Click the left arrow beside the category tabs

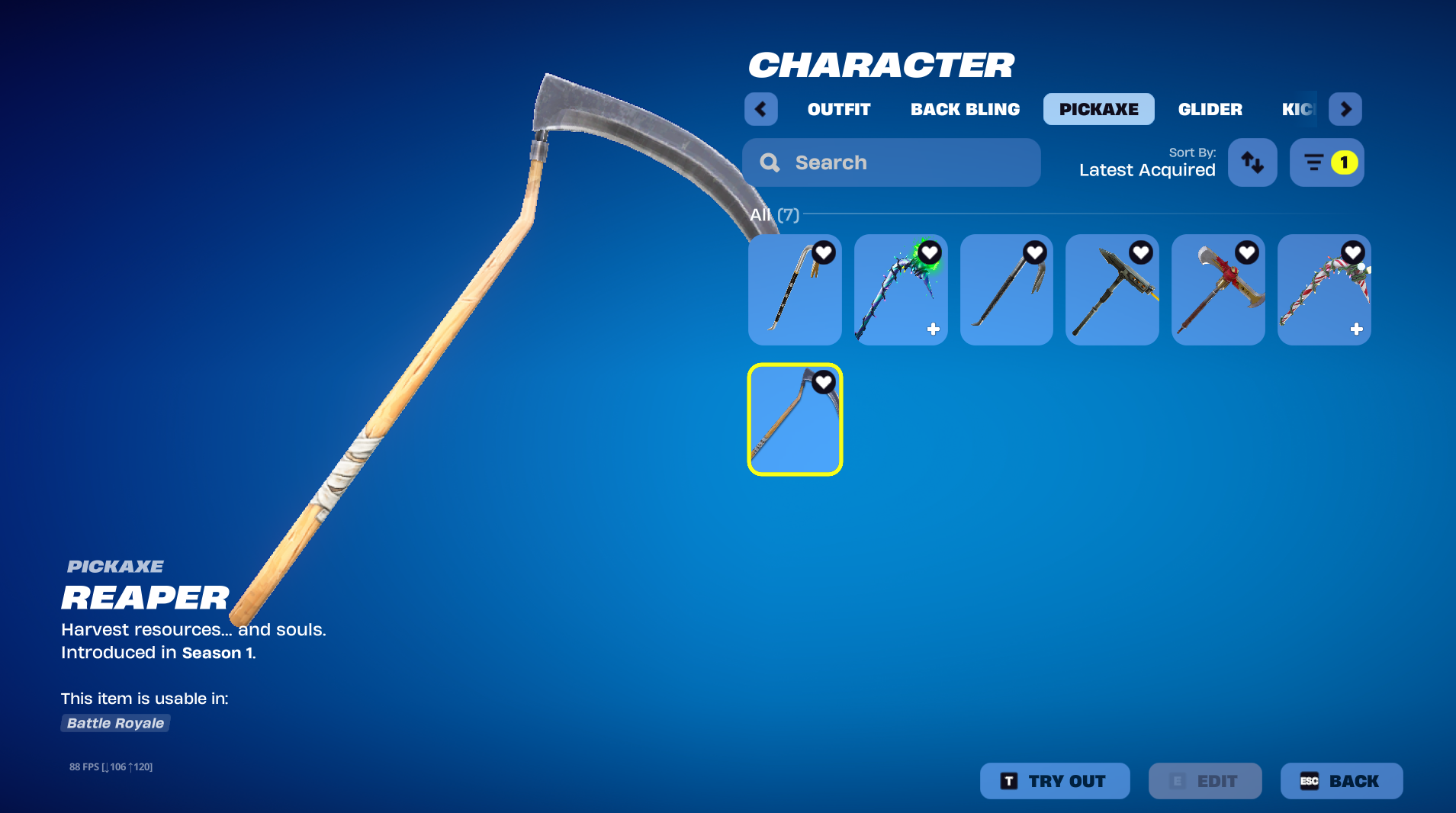point(760,109)
